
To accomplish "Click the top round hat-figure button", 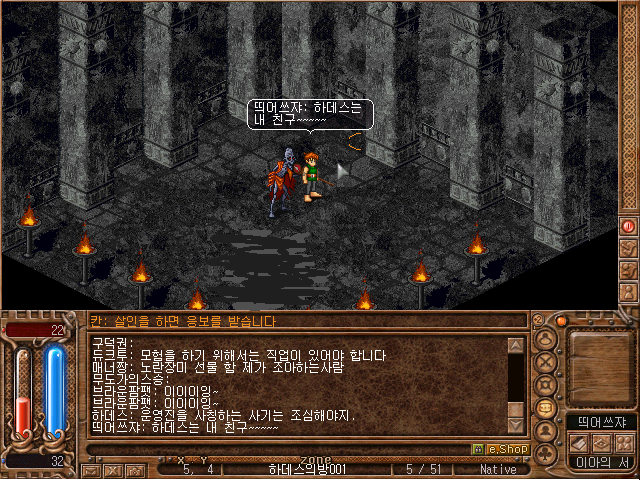I will pyautogui.click(x=546, y=339).
